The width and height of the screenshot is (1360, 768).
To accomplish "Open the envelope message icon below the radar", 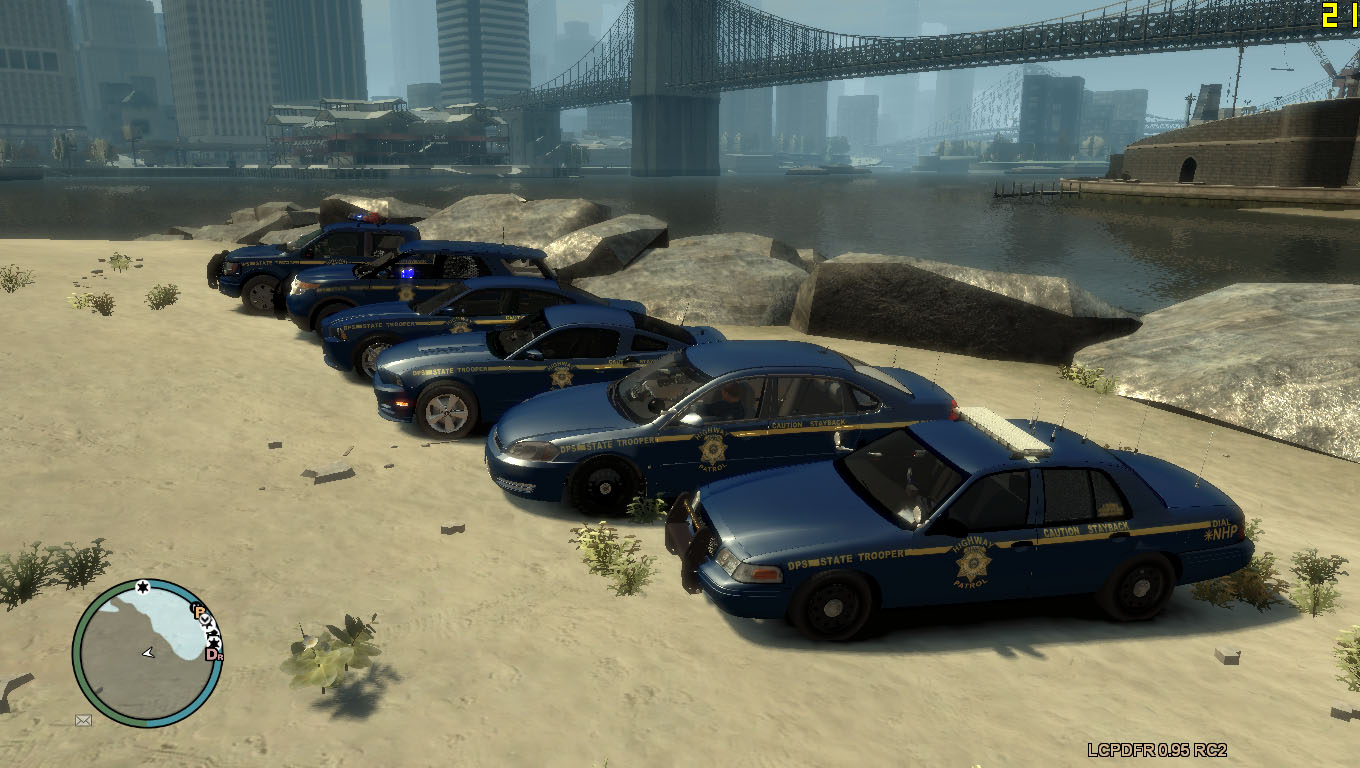I will coord(83,719).
